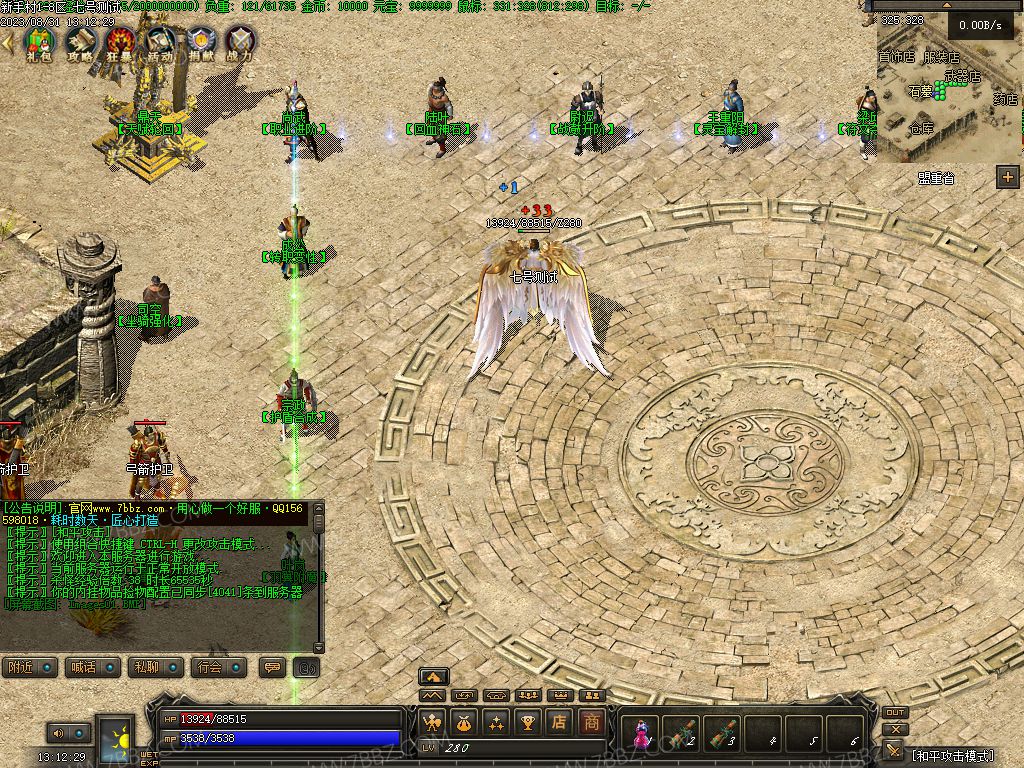
Task: Open the 店 shop button
Action: pyautogui.click(x=560, y=722)
